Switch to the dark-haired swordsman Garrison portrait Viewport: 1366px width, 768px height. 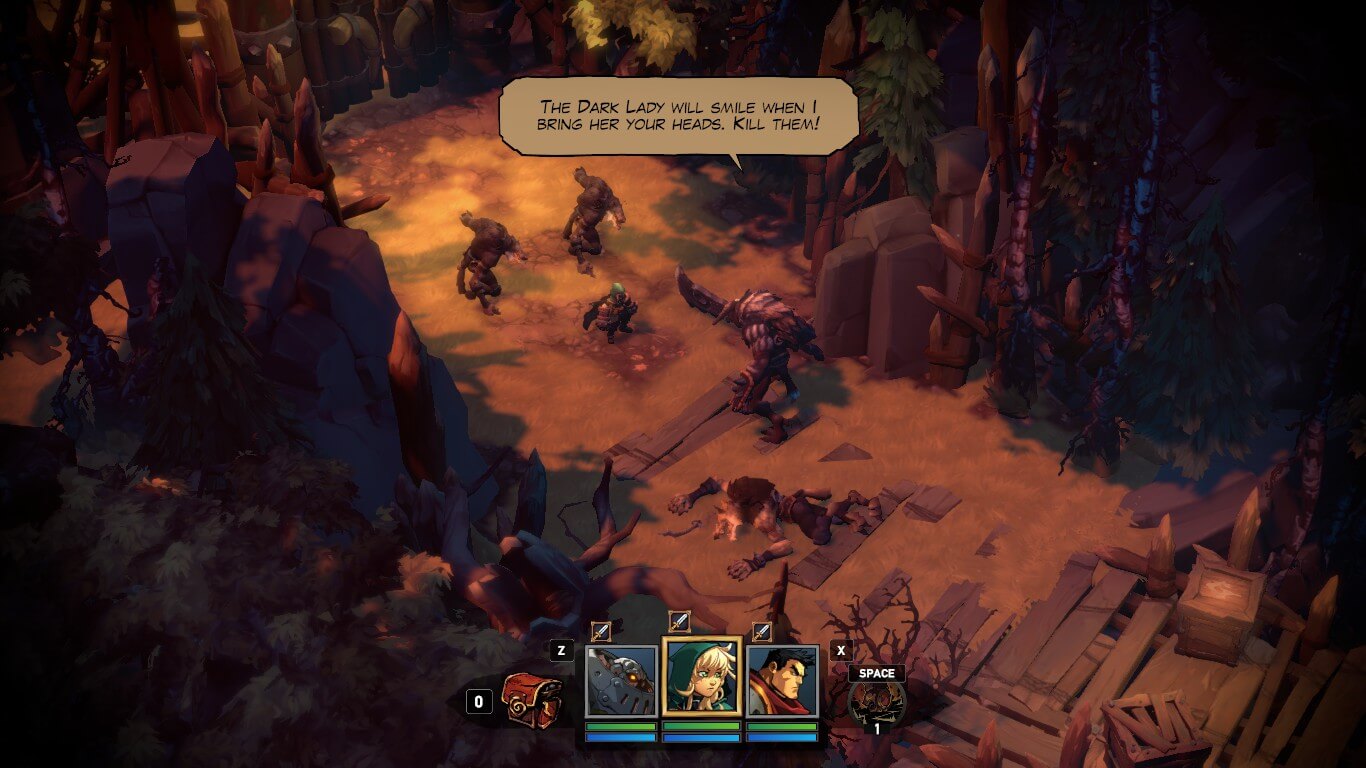(x=782, y=681)
